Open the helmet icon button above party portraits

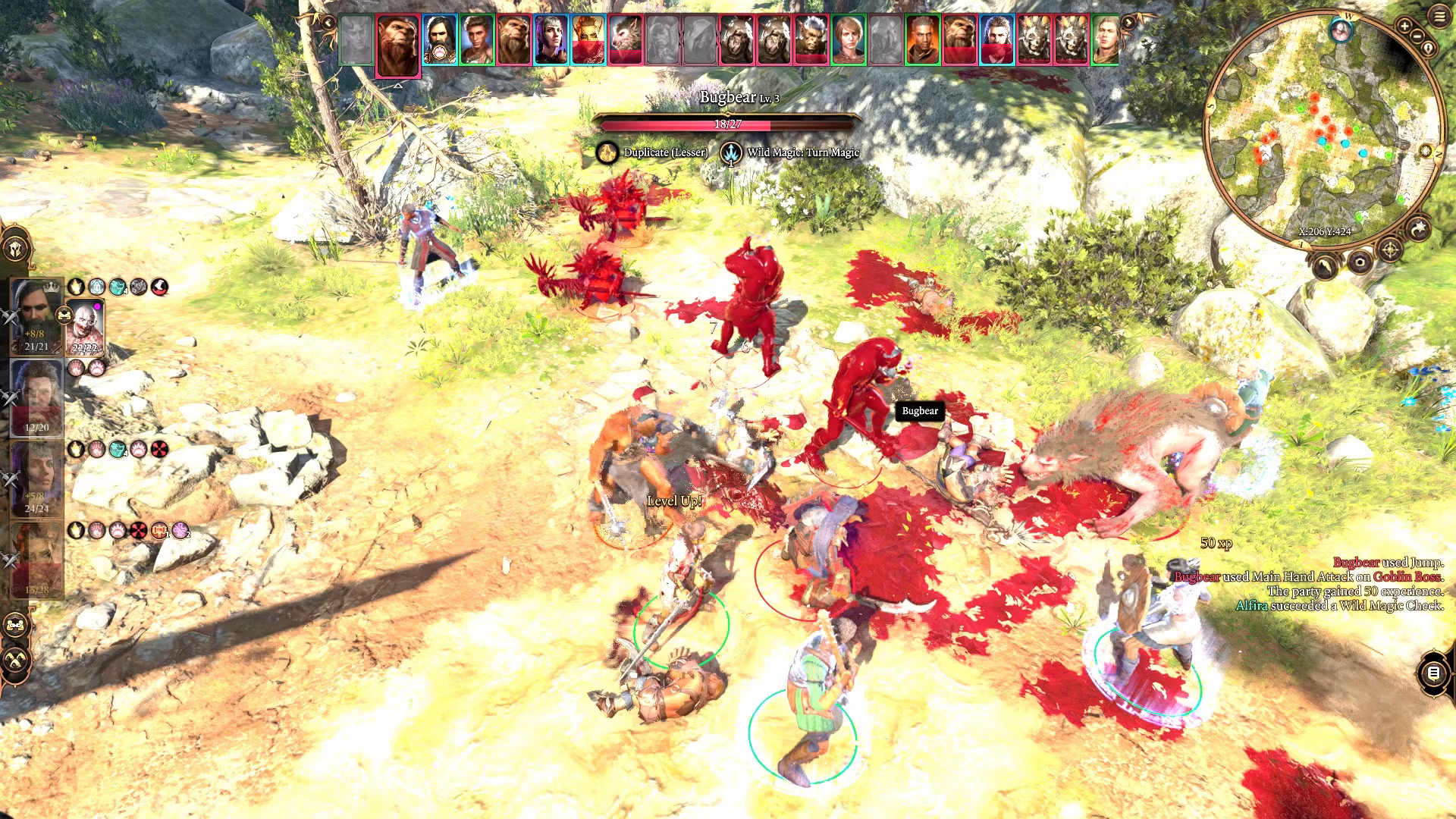pyautogui.click(x=16, y=249)
